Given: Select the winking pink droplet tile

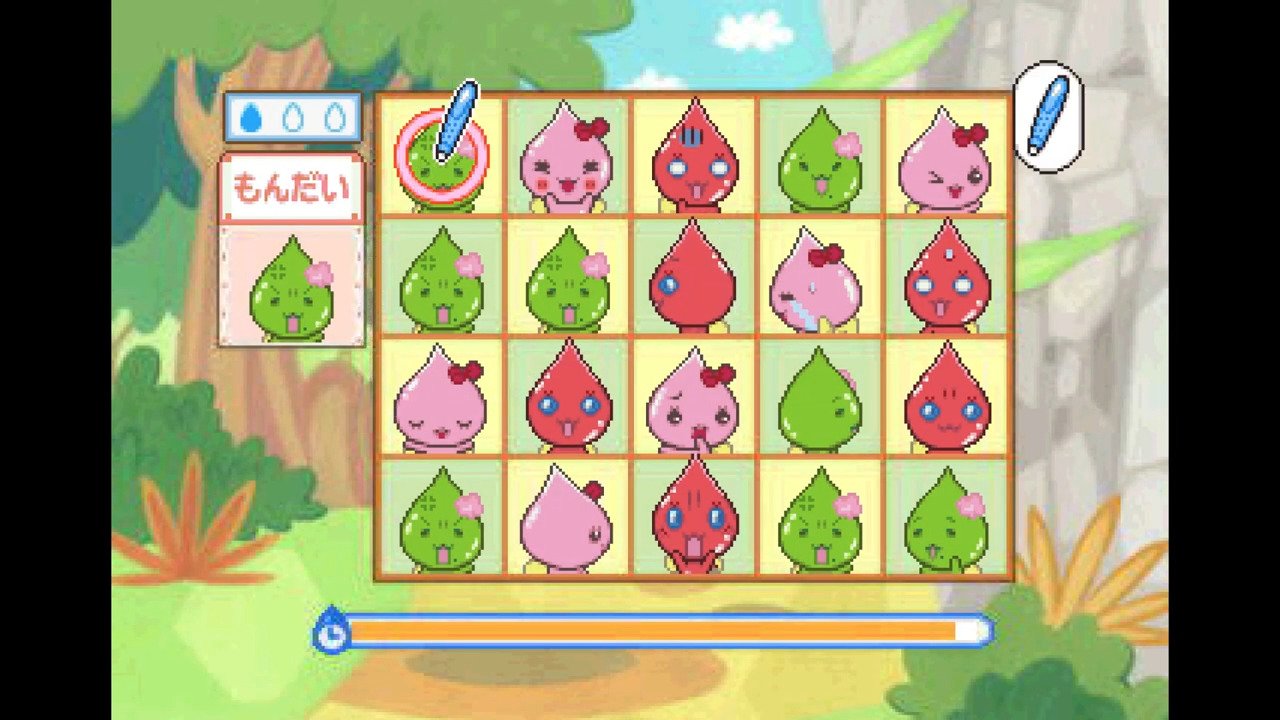Looking at the screenshot, I should tap(945, 160).
